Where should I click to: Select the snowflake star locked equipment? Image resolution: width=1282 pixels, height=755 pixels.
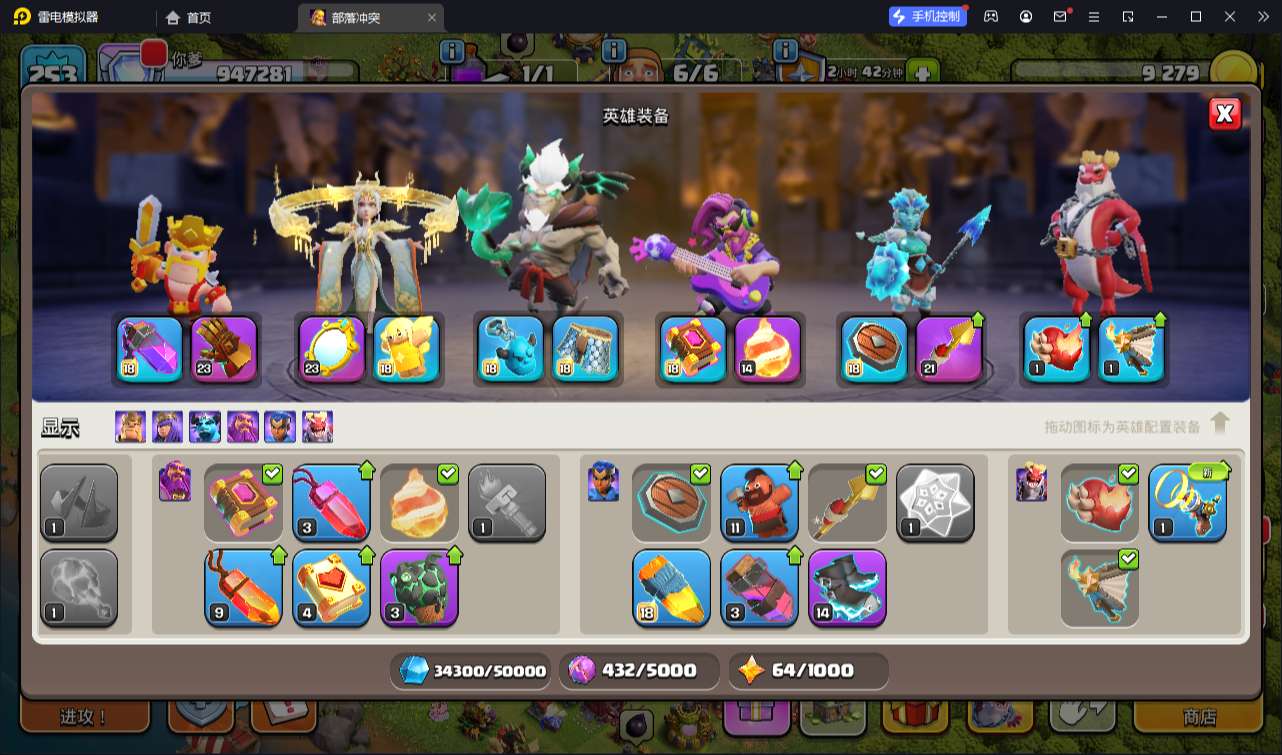(935, 503)
